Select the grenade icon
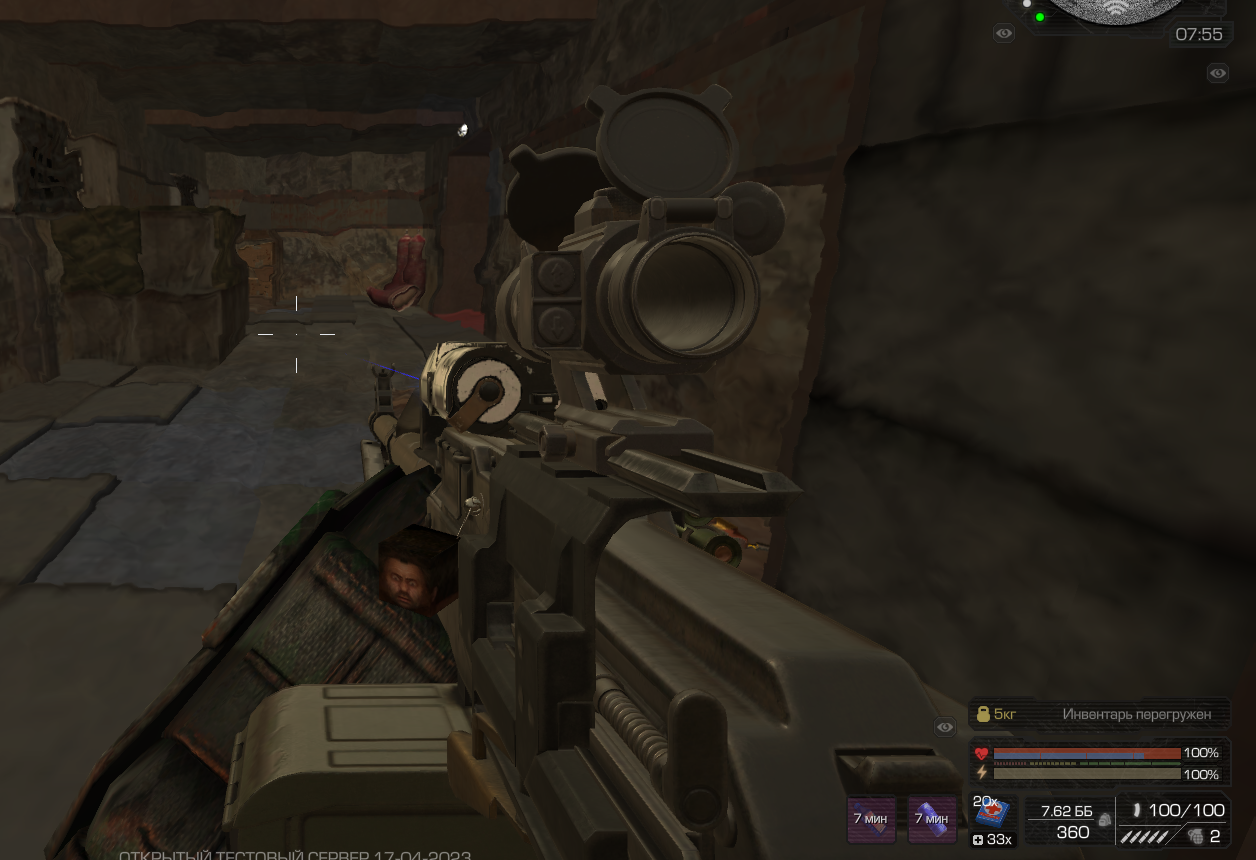Viewport: 1256px width, 860px height. (x=1195, y=837)
